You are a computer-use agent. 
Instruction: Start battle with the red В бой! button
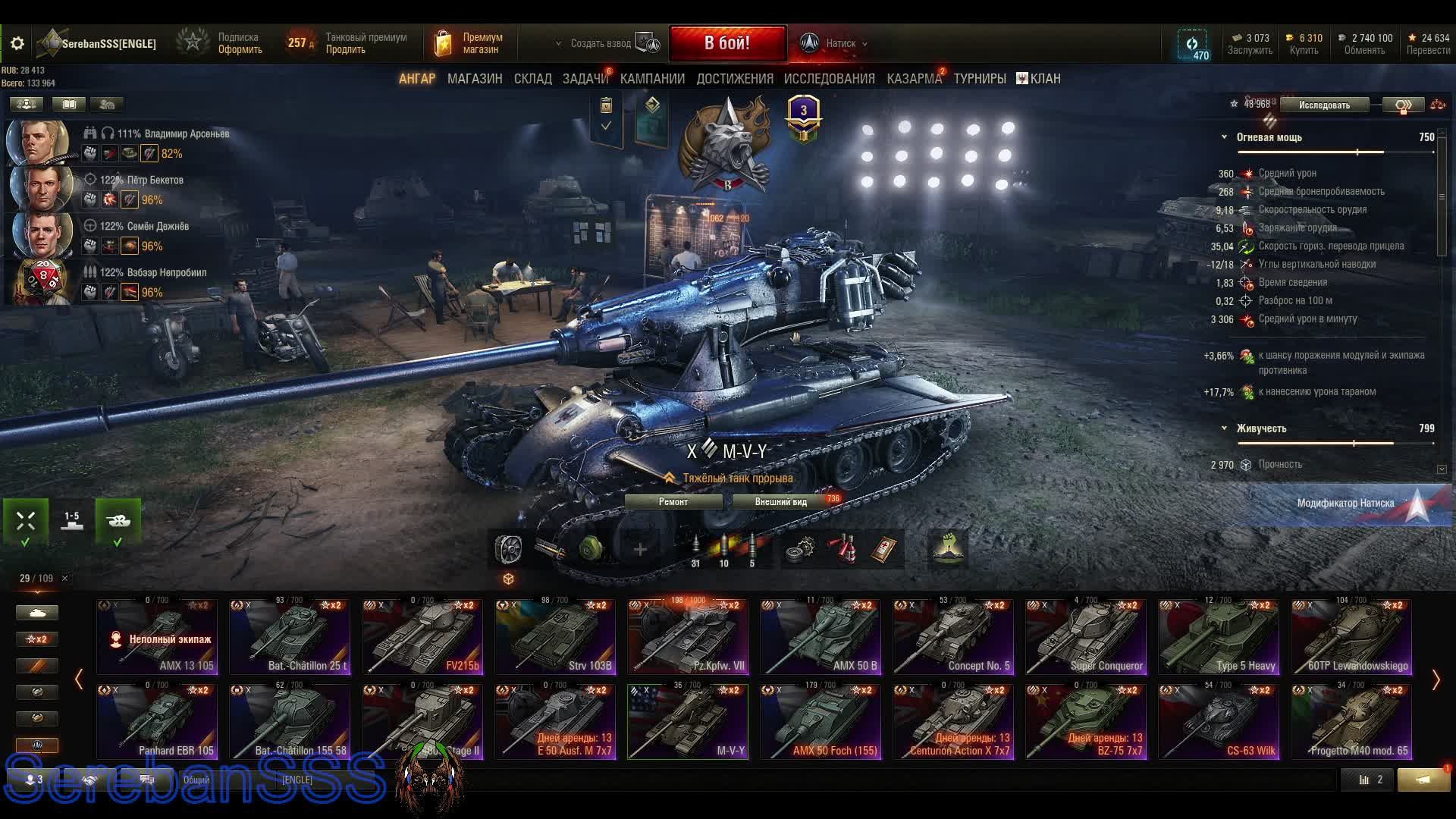coord(726,43)
